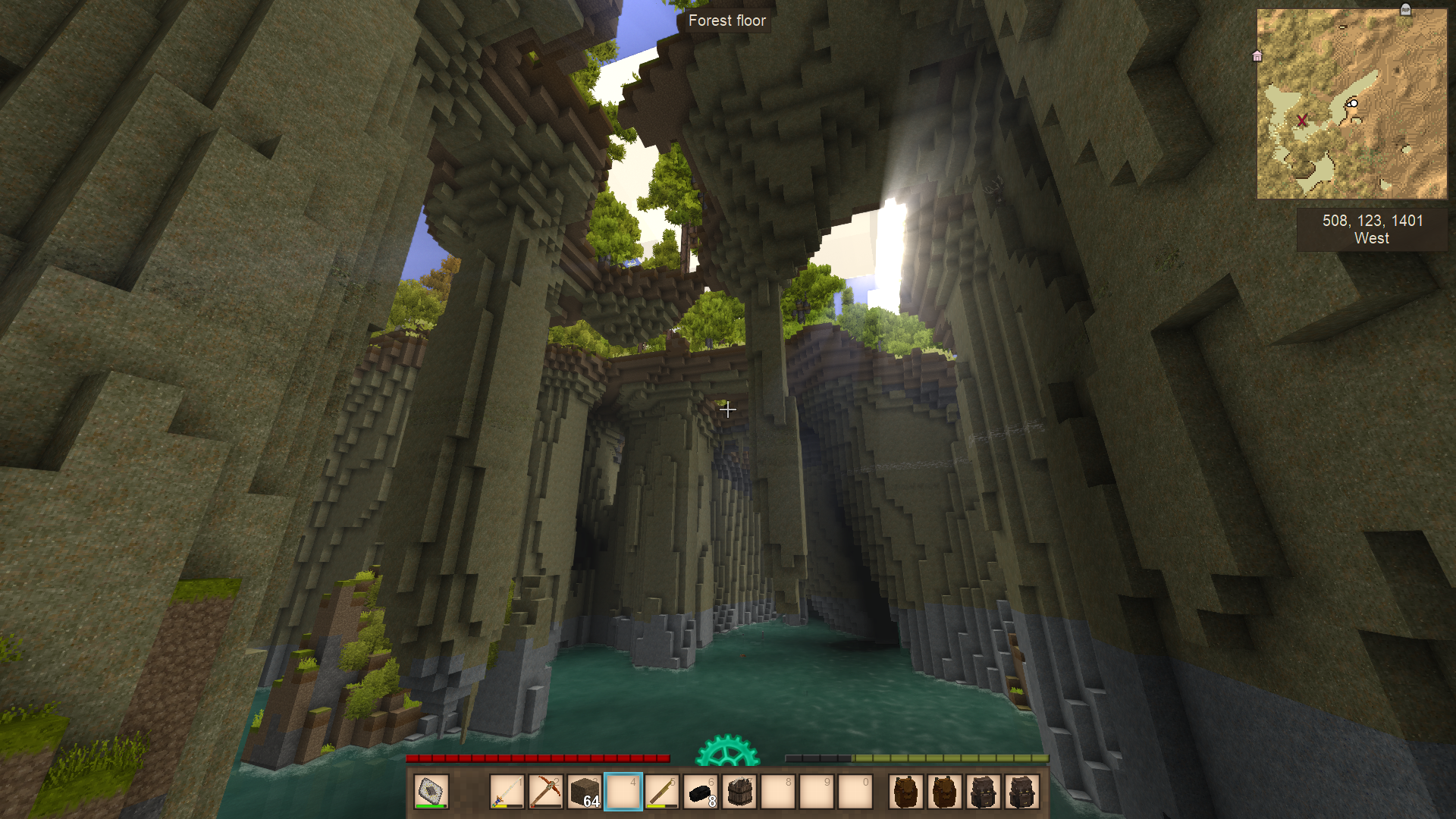
Task: Select the wooden stick in slot 5
Action: tap(662, 792)
